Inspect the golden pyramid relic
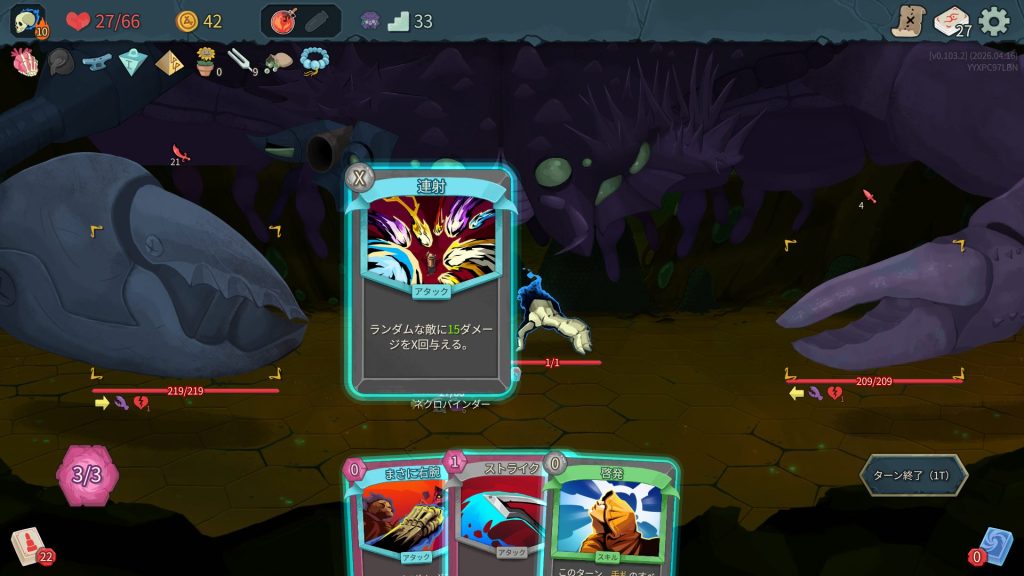 pyautogui.click(x=169, y=62)
